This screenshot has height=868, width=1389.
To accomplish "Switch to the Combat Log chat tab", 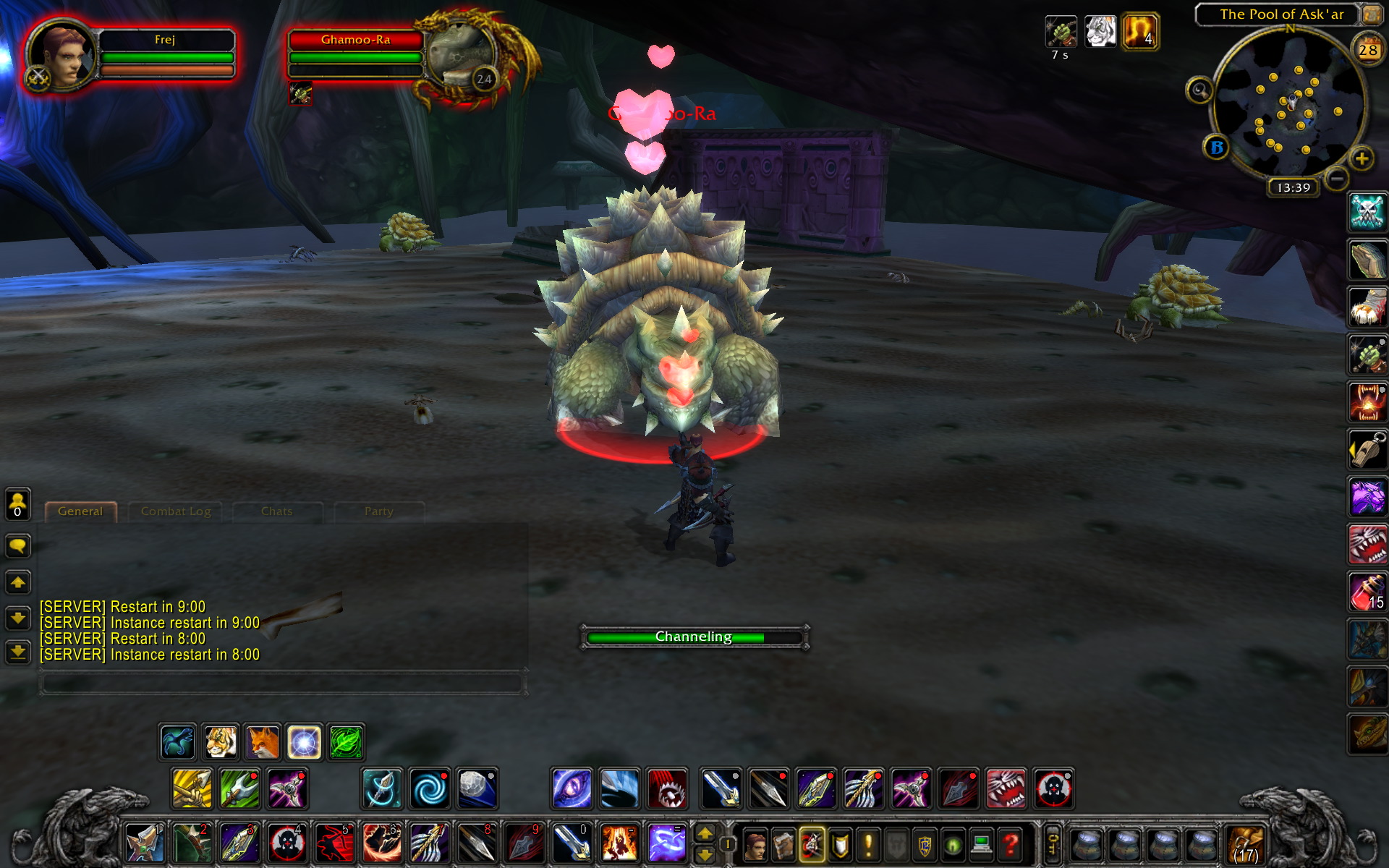I will [176, 511].
